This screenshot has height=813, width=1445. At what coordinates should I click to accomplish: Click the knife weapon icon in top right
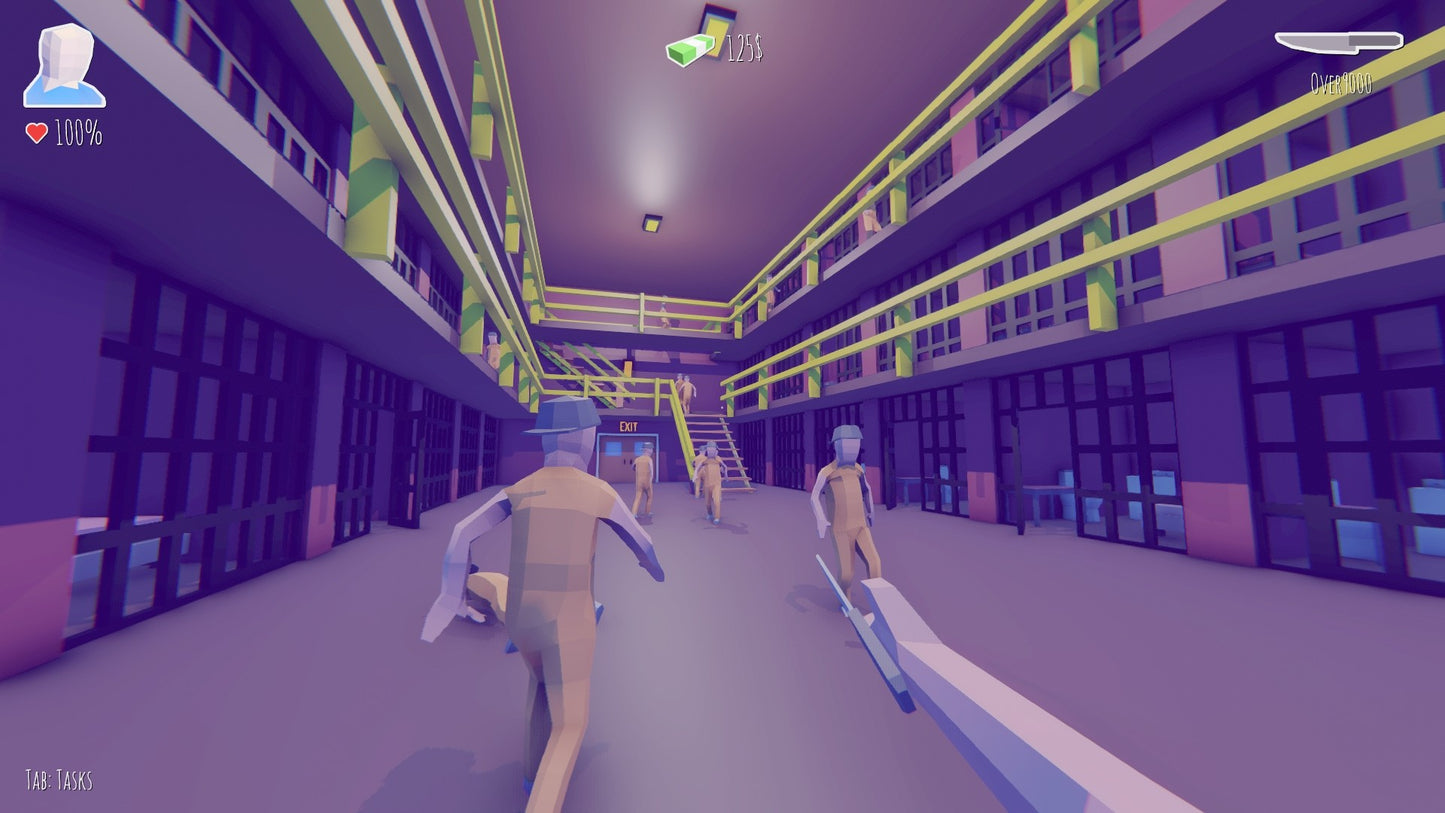pyautogui.click(x=1340, y=43)
